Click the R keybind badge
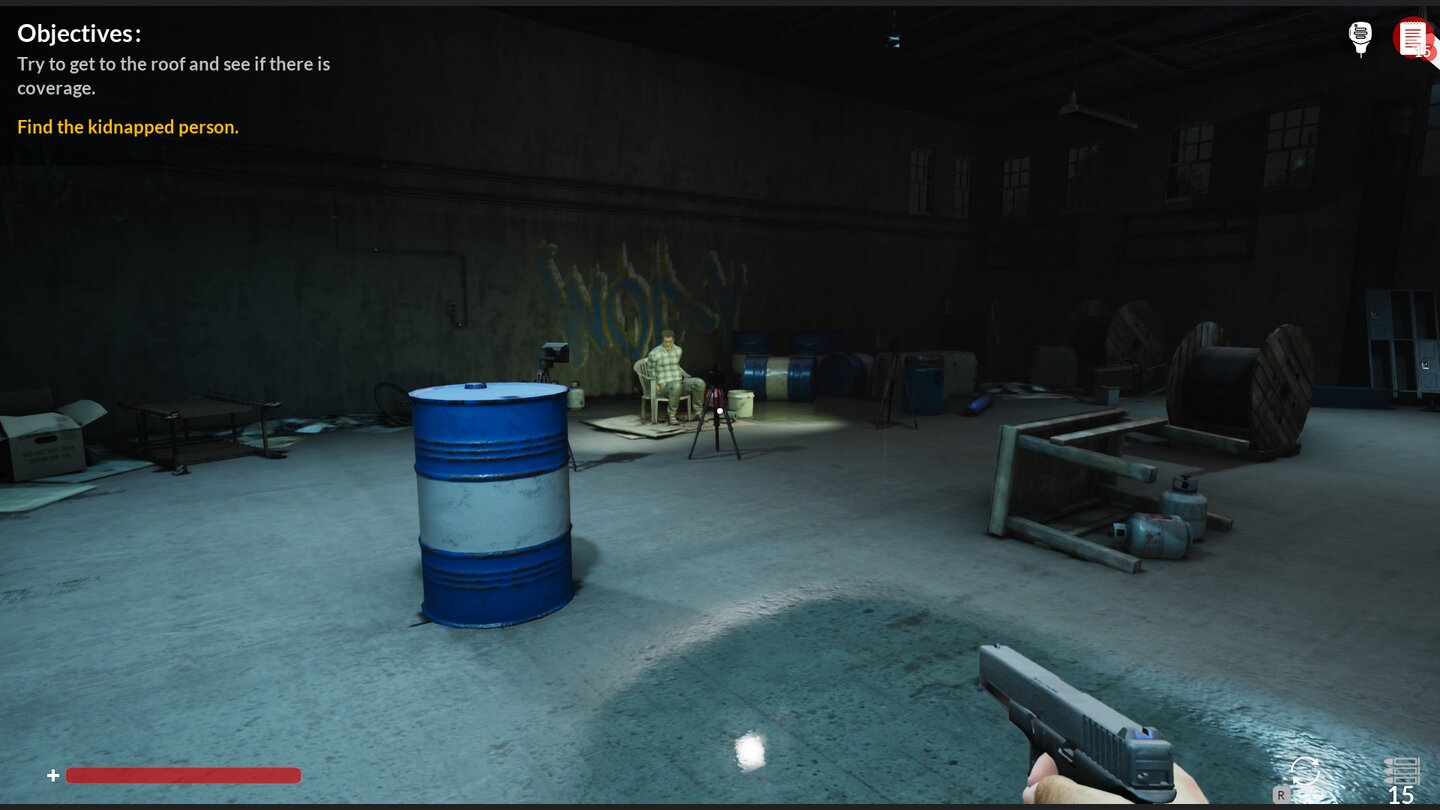This screenshot has width=1440, height=810. click(x=1281, y=795)
